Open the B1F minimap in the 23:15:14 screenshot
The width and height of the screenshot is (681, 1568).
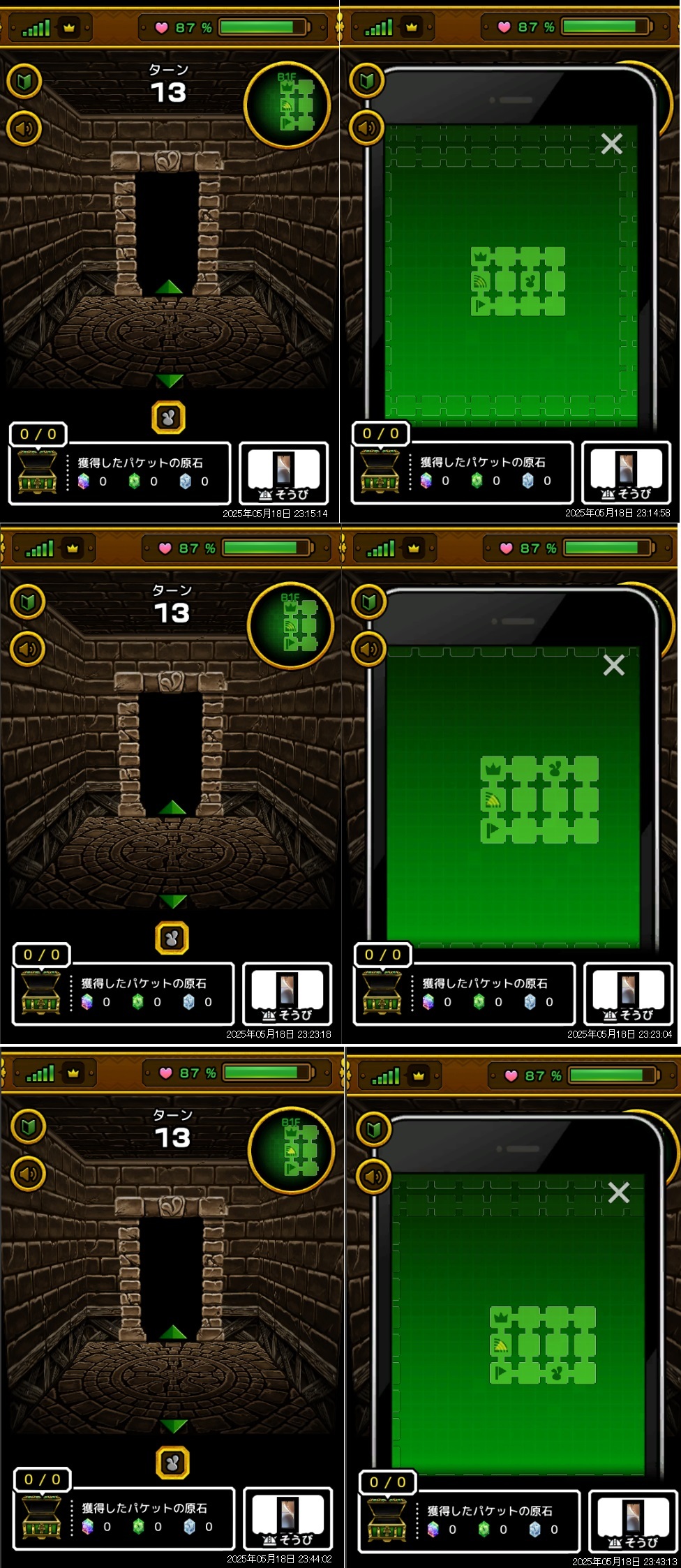tap(287, 105)
